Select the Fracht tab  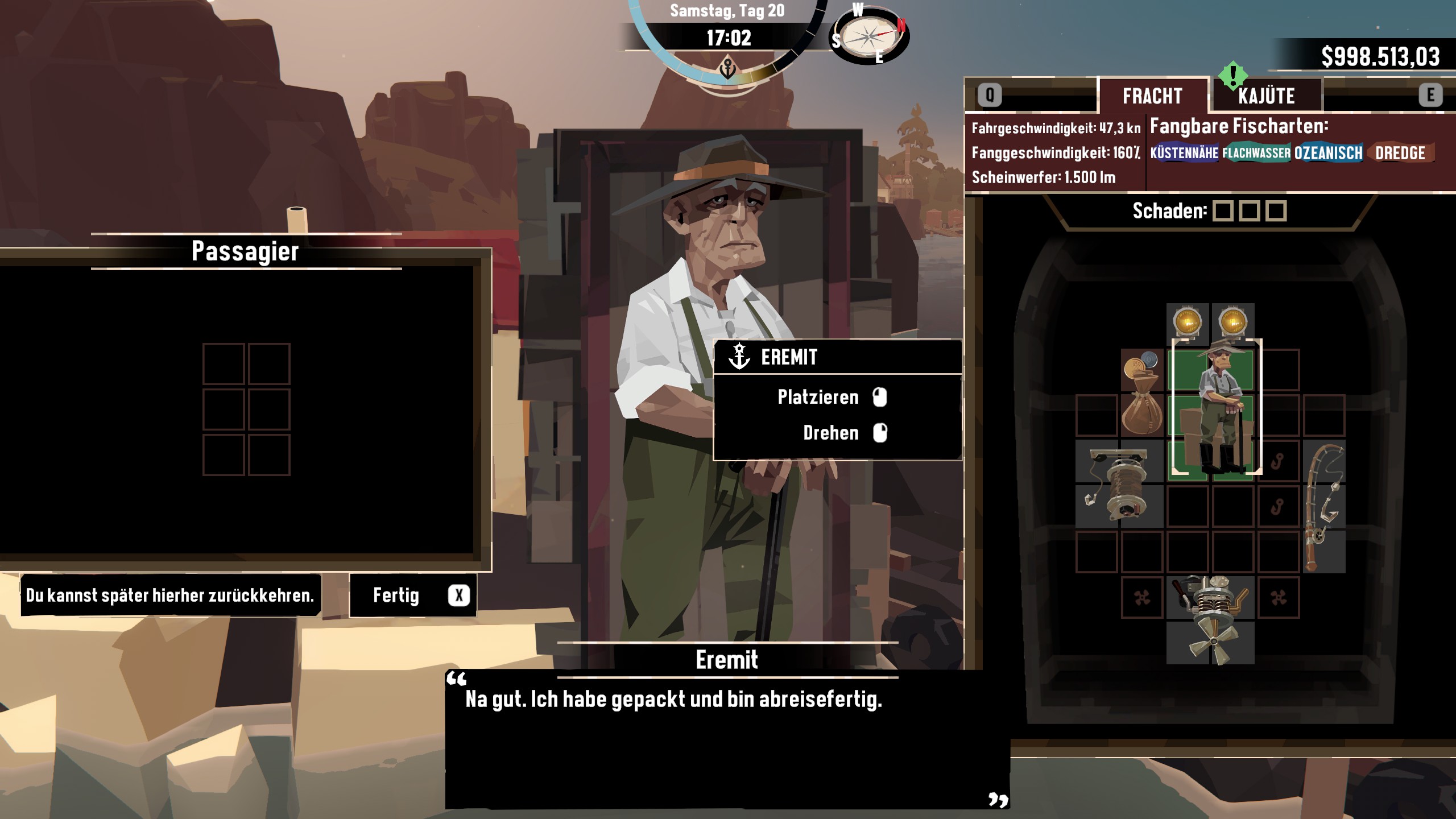tap(1152, 96)
